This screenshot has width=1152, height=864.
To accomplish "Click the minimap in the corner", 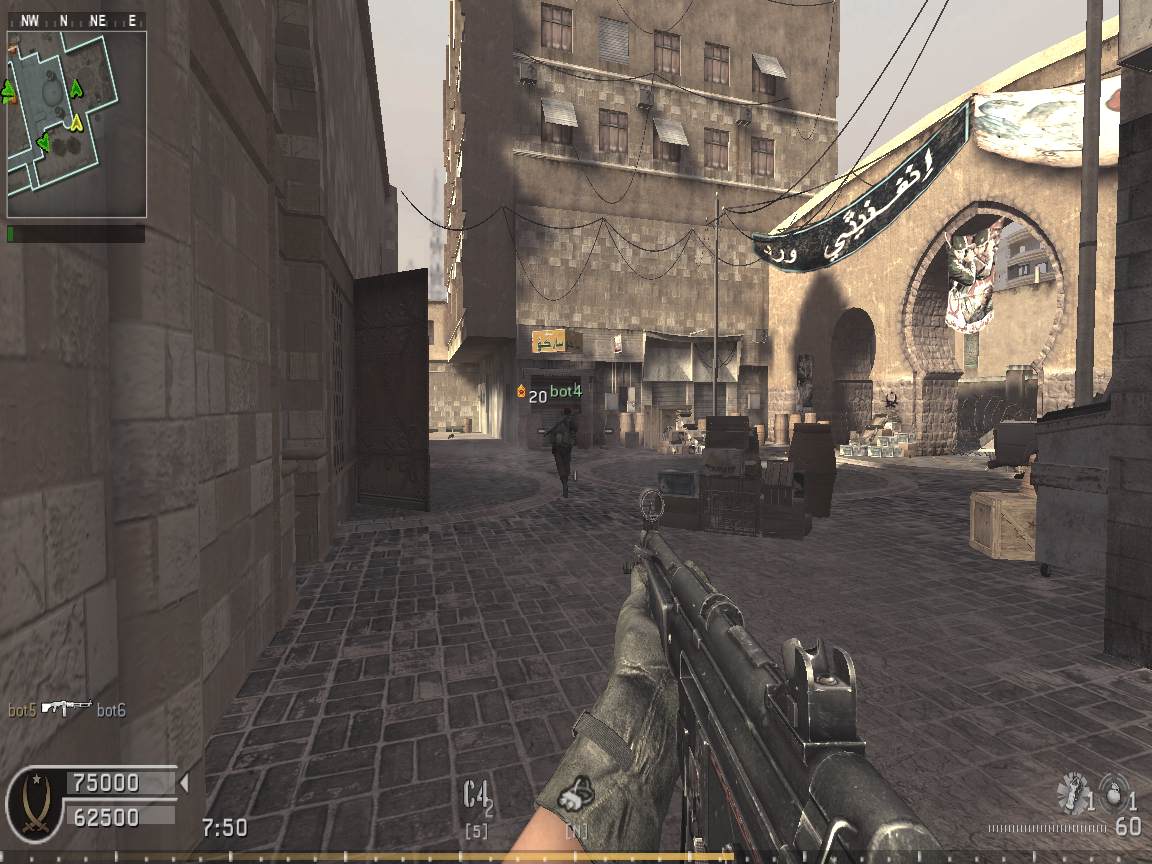I will 77,124.
